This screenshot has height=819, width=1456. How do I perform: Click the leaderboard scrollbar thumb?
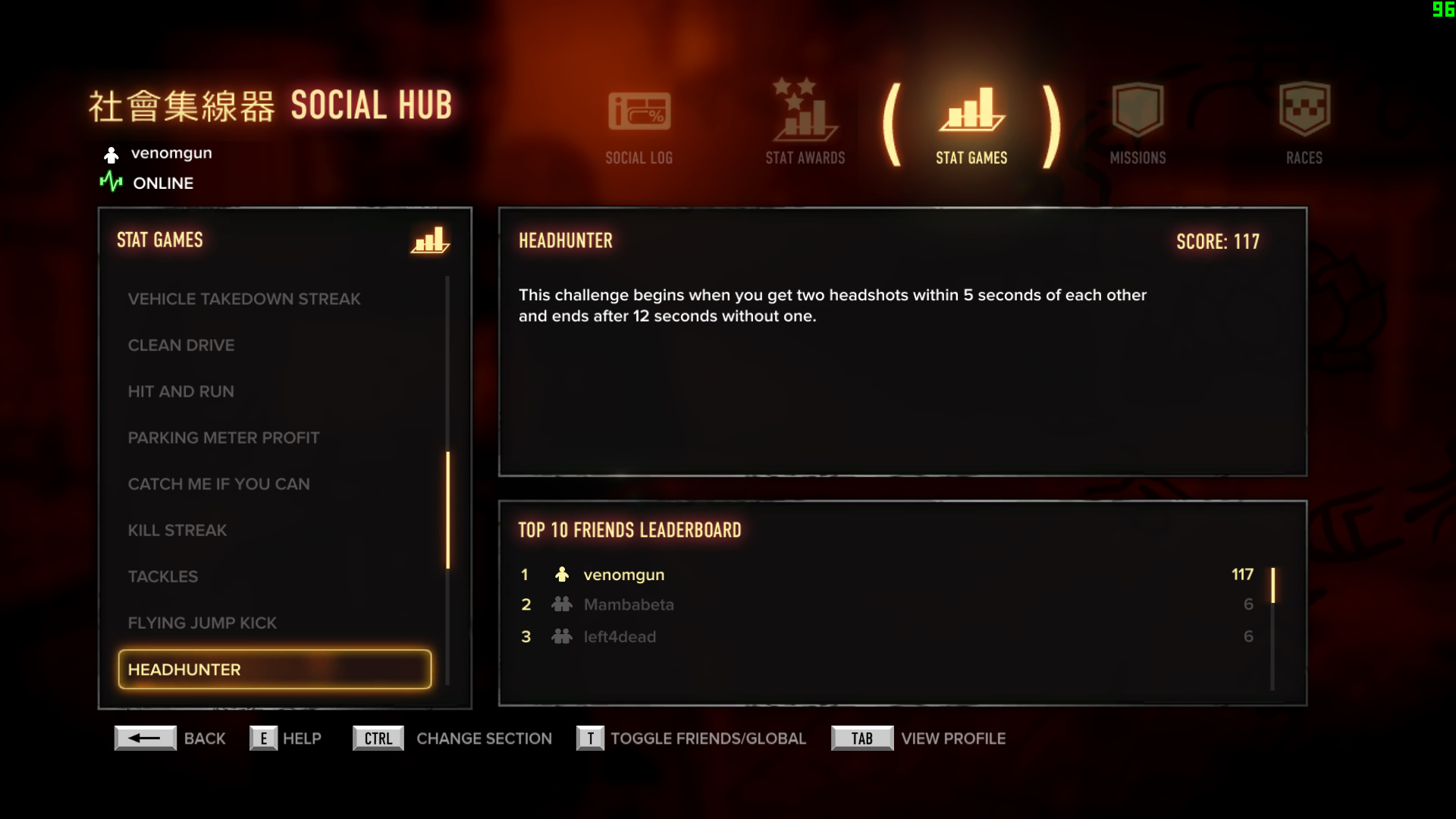[x=1272, y=585]
